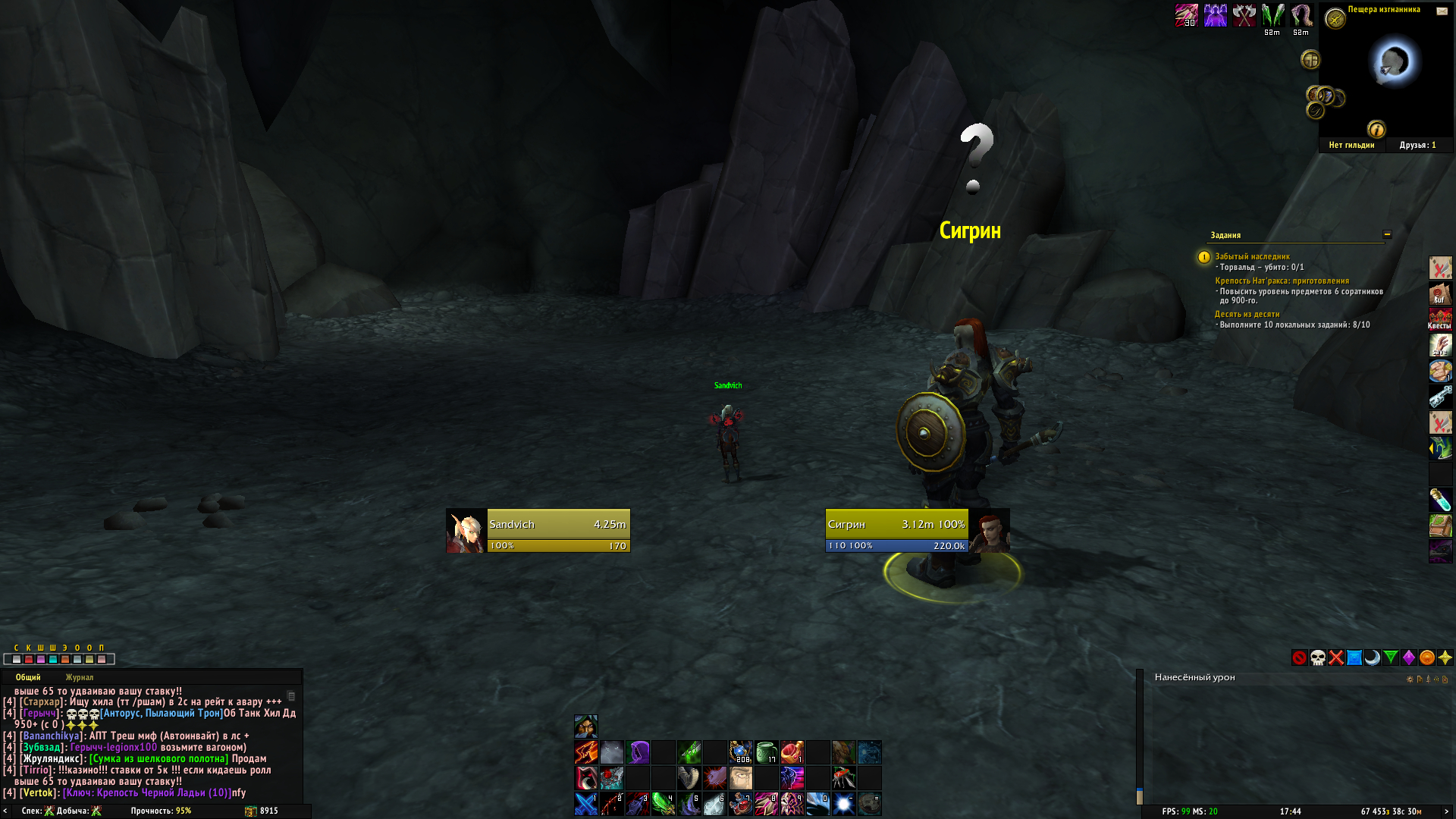
Task: Apply the green triangle raid marker
Action: click(1391, 657)
